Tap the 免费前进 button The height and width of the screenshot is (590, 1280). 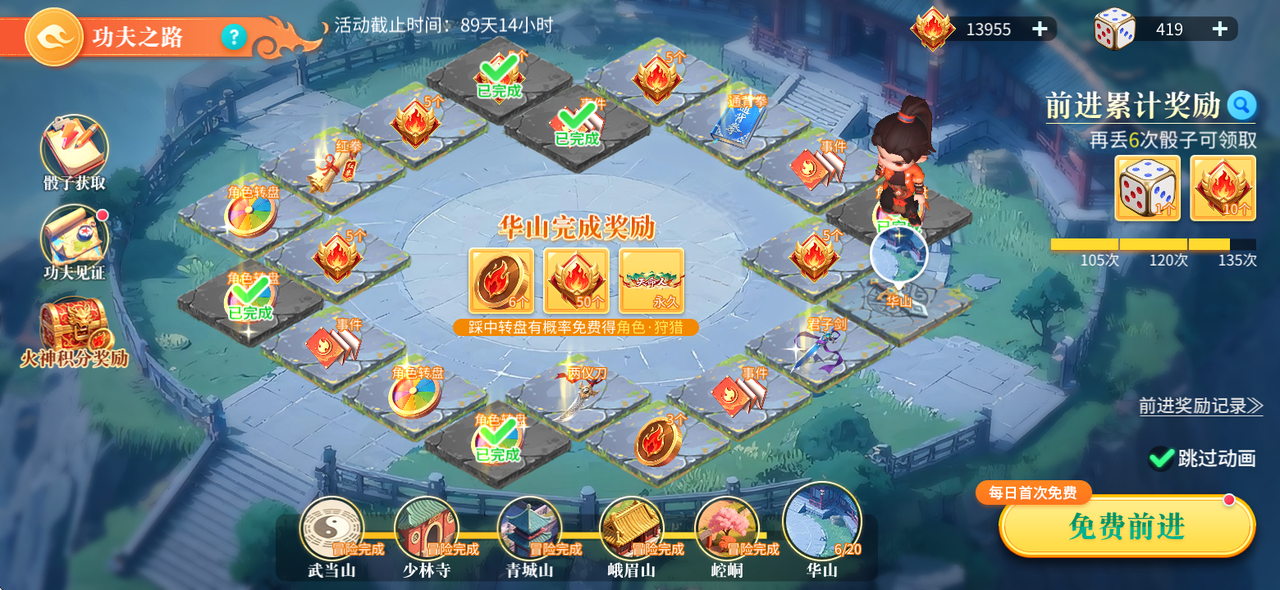point(1127,527)
